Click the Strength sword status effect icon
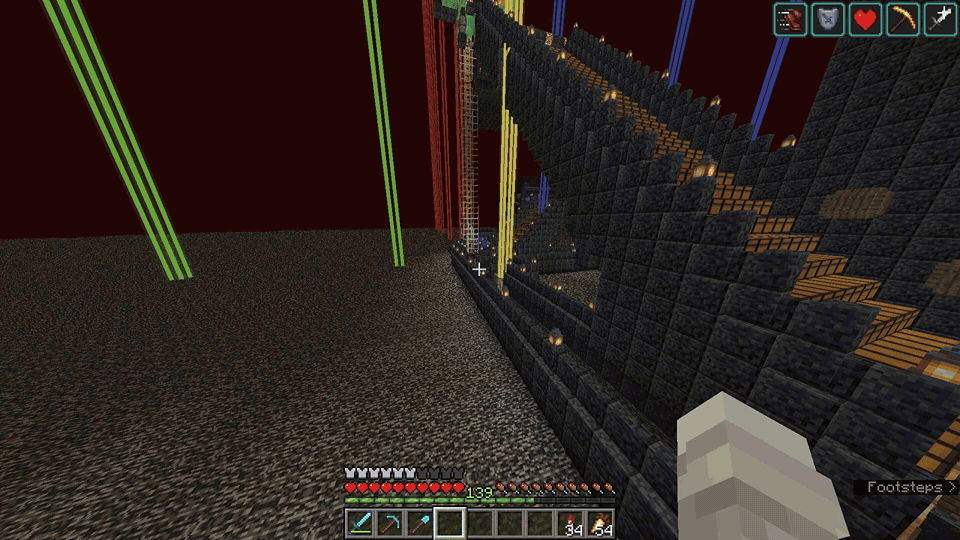960x540 pixels. pos(941,19)
